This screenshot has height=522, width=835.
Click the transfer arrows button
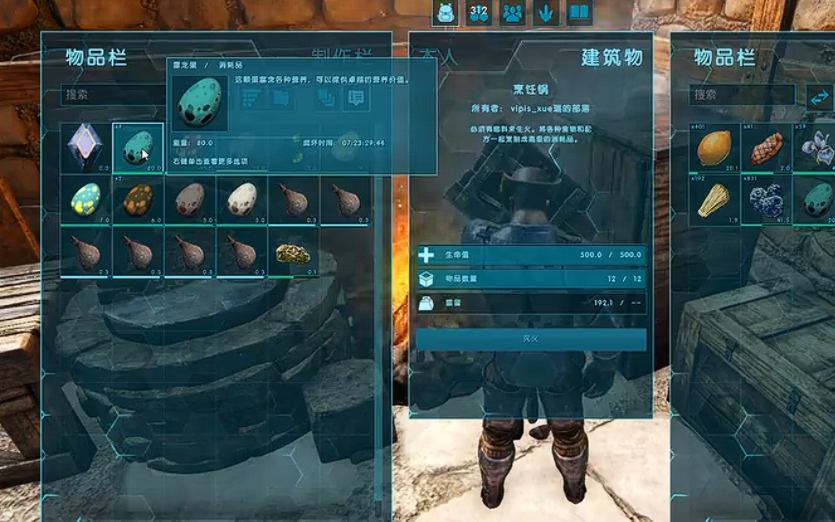tap(819, 96)
